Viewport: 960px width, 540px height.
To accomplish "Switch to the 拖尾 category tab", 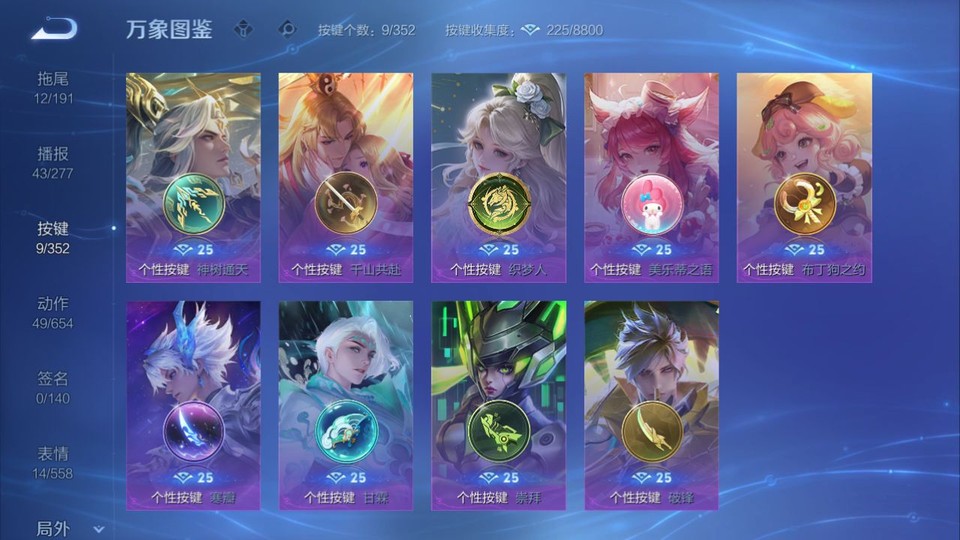I will coord(54,87).
